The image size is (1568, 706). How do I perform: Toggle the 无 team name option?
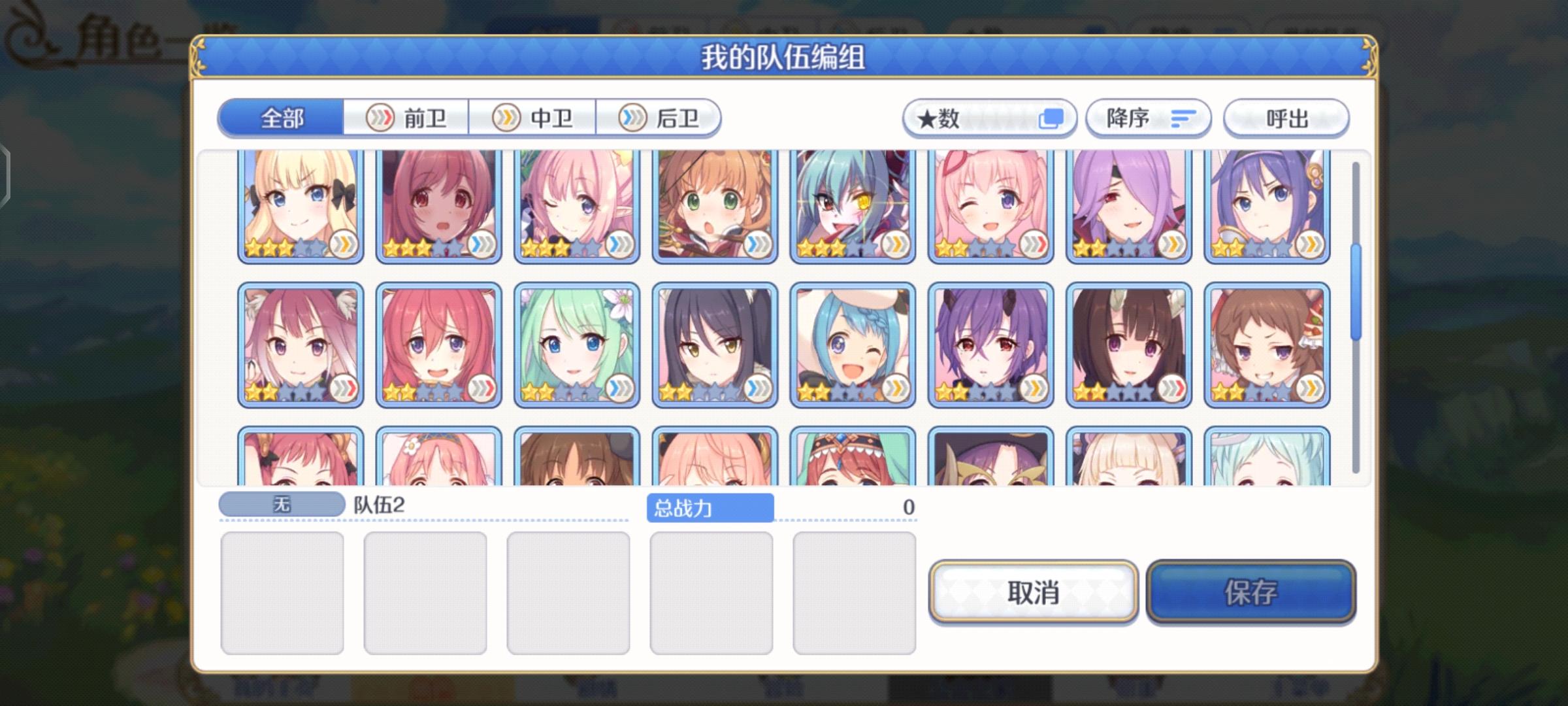[x=281, y=504]
